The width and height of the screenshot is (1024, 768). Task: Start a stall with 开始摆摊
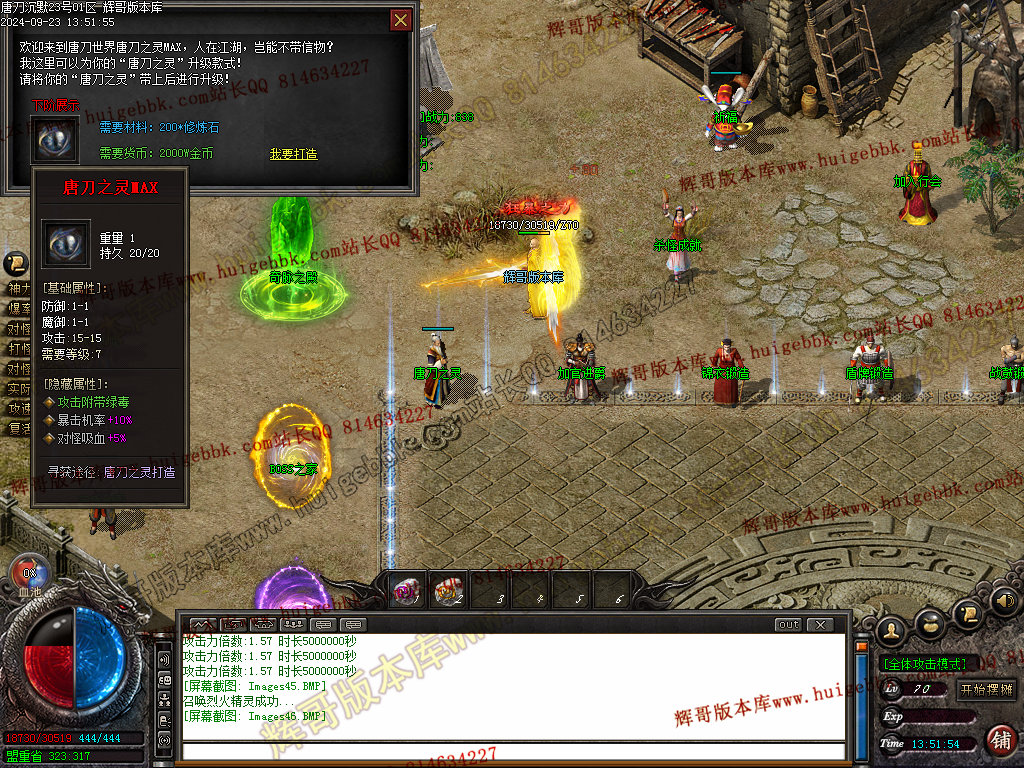(986, 689)
